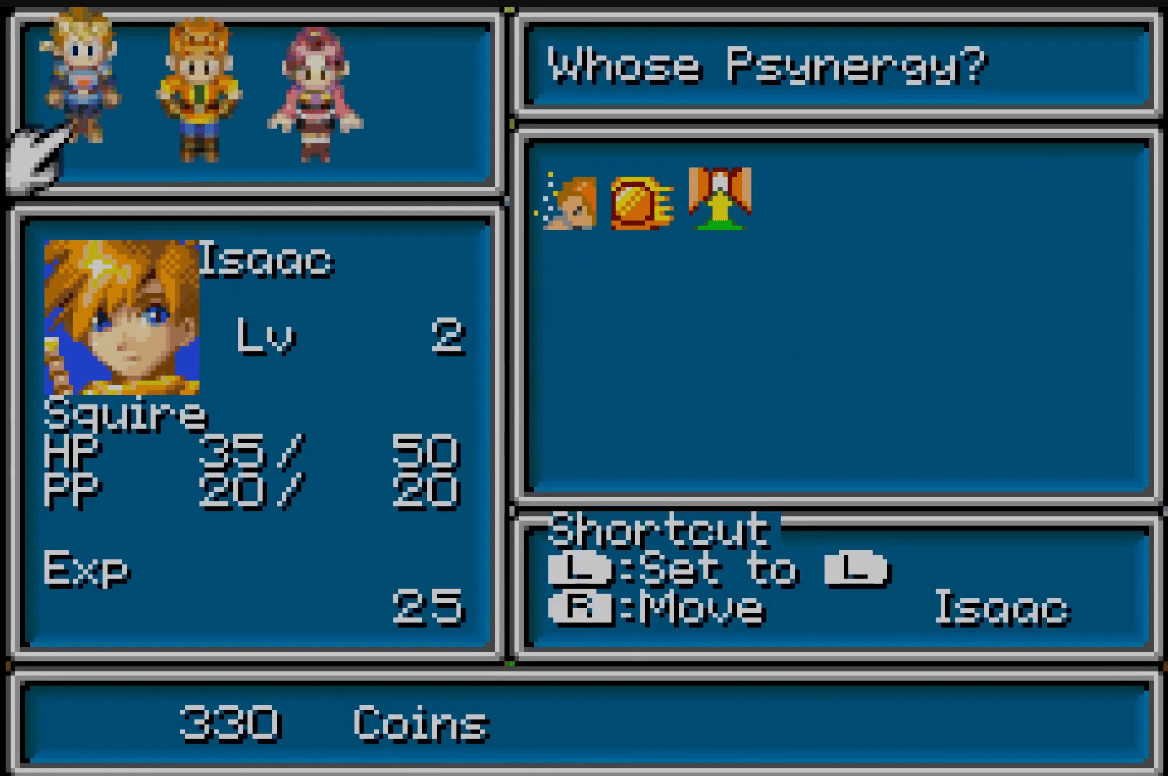Image resolution: width=1168 pixels, height=776 pixels.
Task: Choose the orange-armored second party member
Action: click(198, 90)
